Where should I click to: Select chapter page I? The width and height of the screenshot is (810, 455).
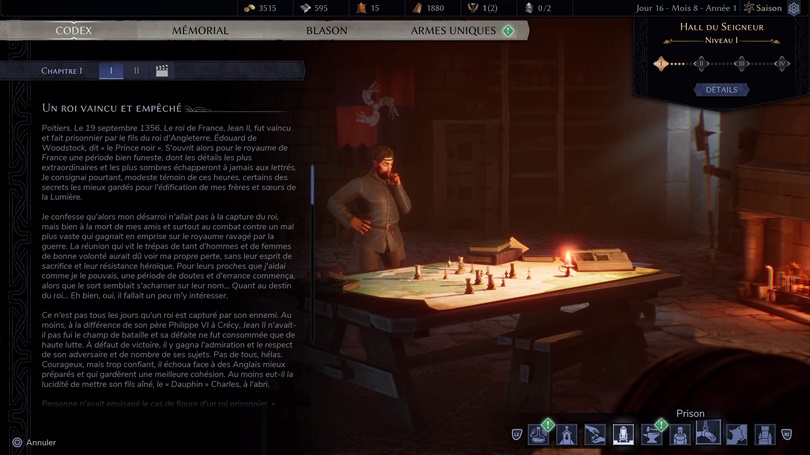(111, 71)
